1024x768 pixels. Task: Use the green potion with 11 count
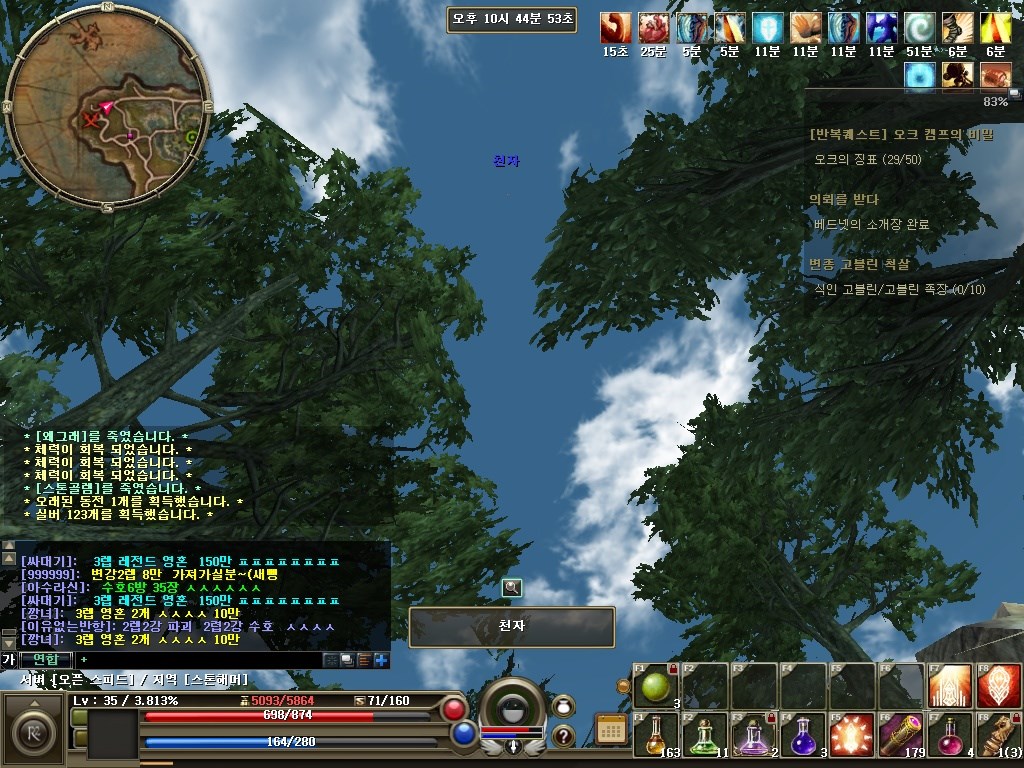click(x=705, y=735)
